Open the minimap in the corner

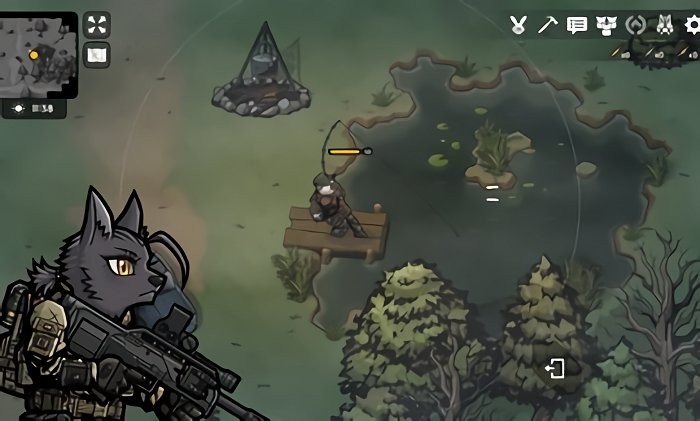point(39,52)
